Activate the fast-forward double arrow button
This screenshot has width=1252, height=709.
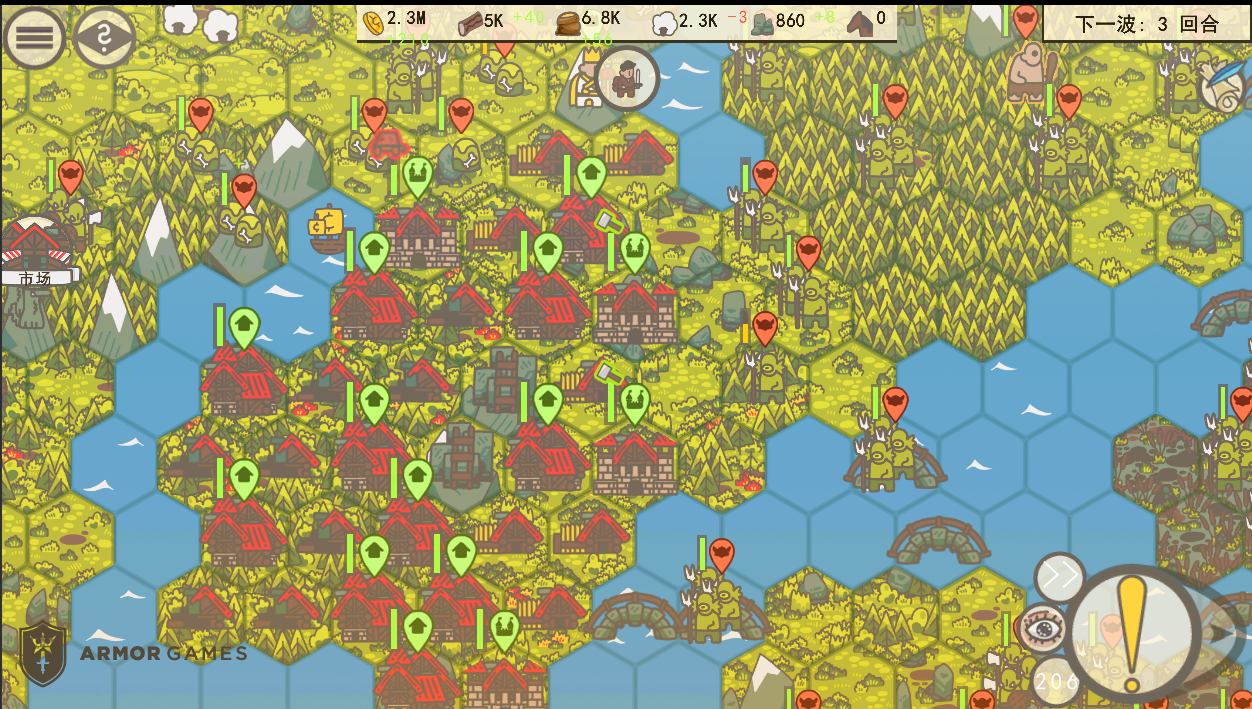click(x=1059, y=578)
